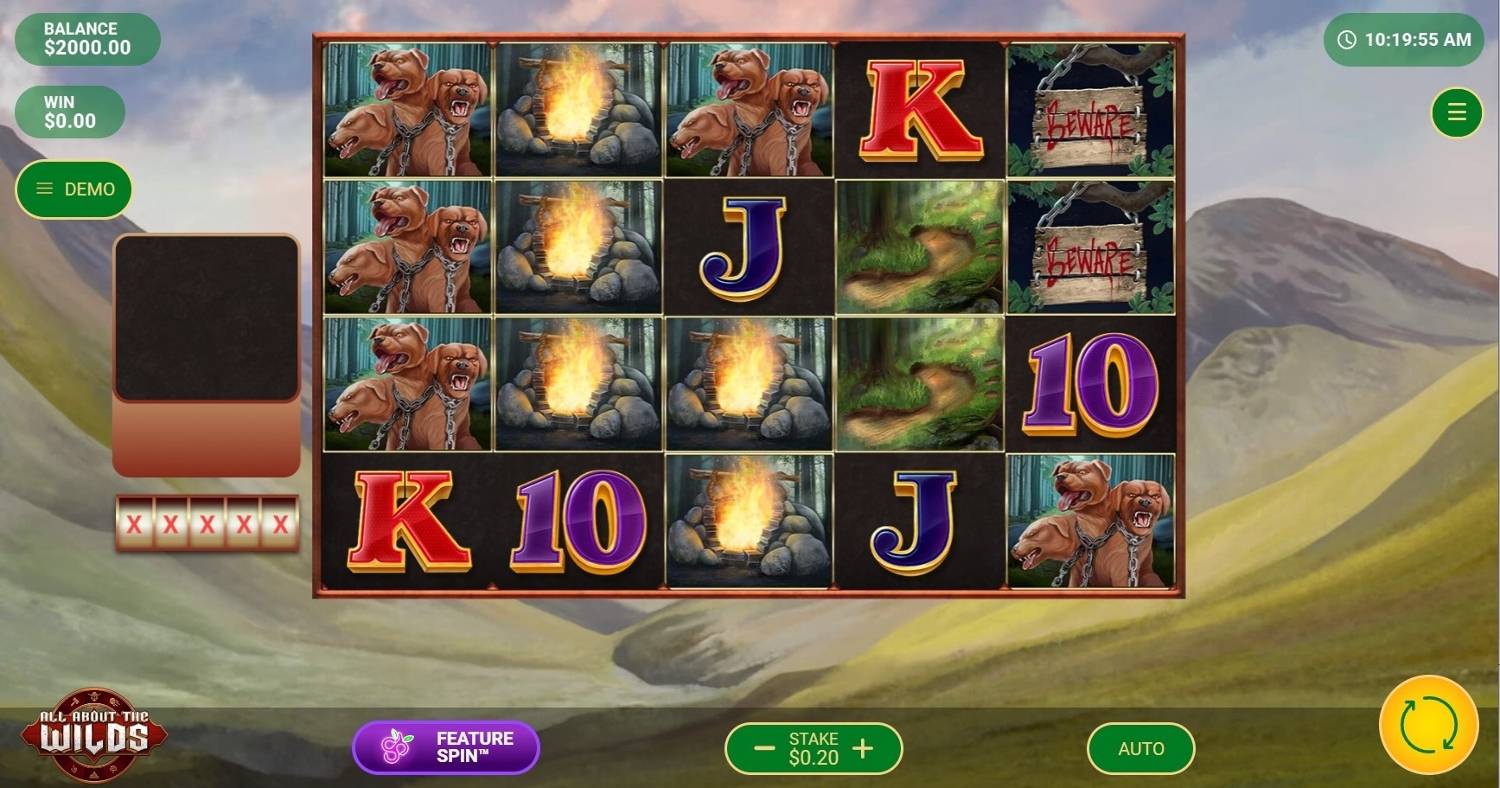Spin the reels with the yellow spin button
The height and width of the screenshot is (788, 1500).
(x=1428, y=725)
